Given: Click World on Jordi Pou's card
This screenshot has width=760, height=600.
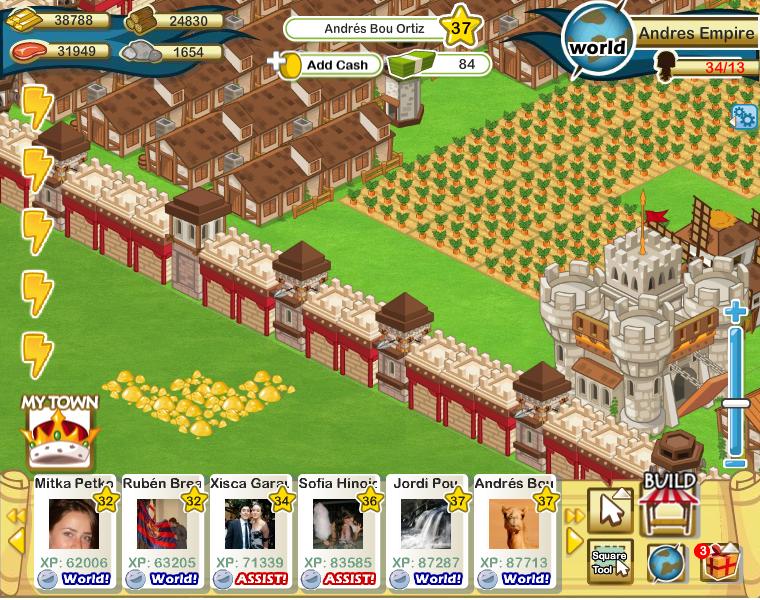Looking at the screenshot, I should (x=437, y=578).
